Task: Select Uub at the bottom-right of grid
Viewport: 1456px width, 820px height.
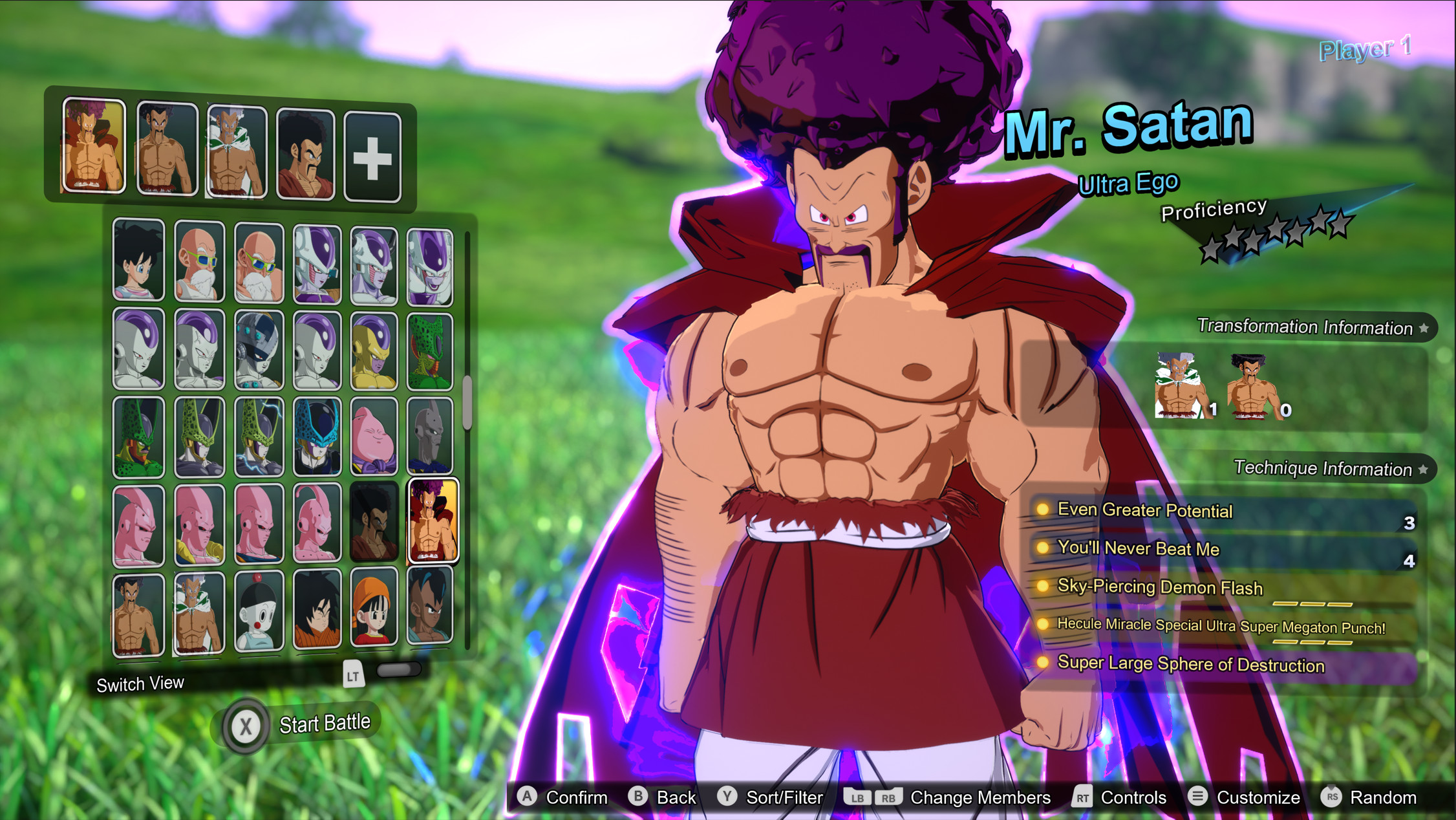Action: tap(431, 611)
